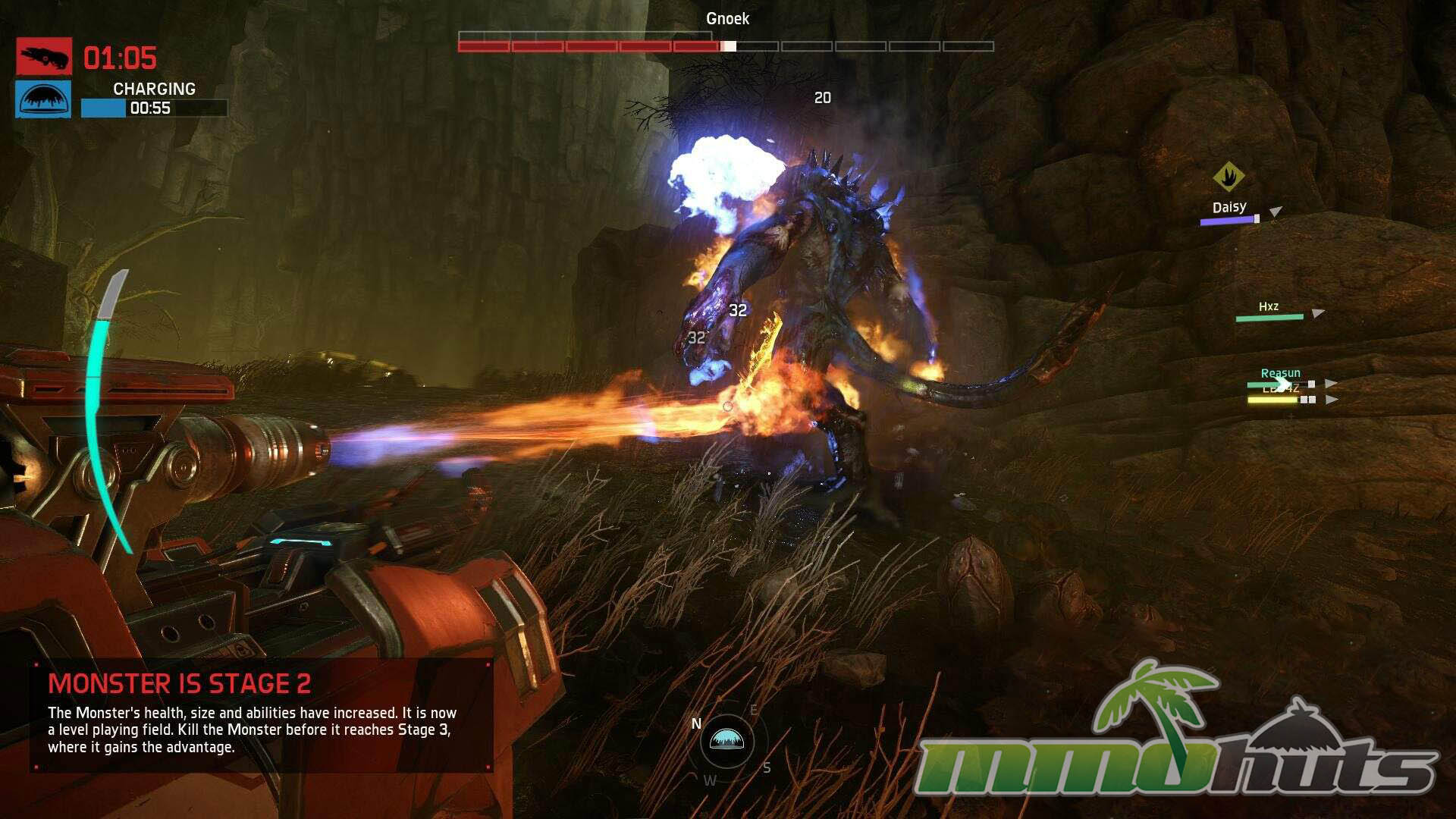Select the red flamethrower weapon icon
Screen dimensions: 1456x819
[x=44, y=56]
